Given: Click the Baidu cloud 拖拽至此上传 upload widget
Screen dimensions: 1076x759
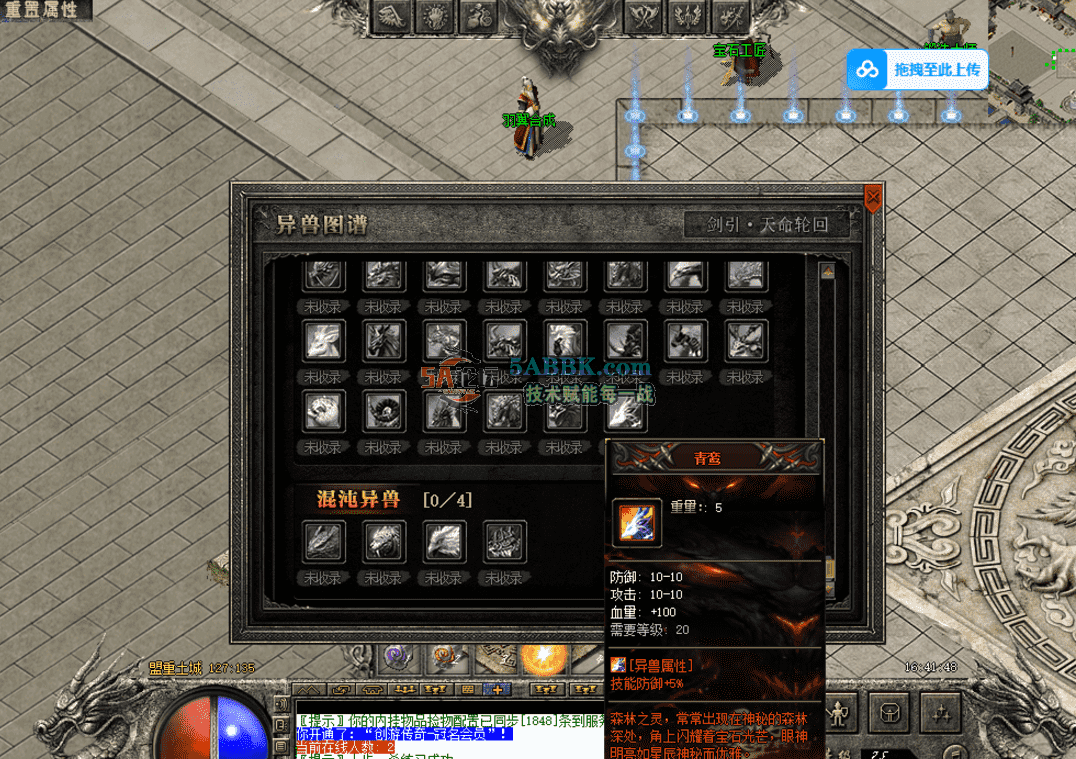Looking at the screenshot, I should point(917,70).
